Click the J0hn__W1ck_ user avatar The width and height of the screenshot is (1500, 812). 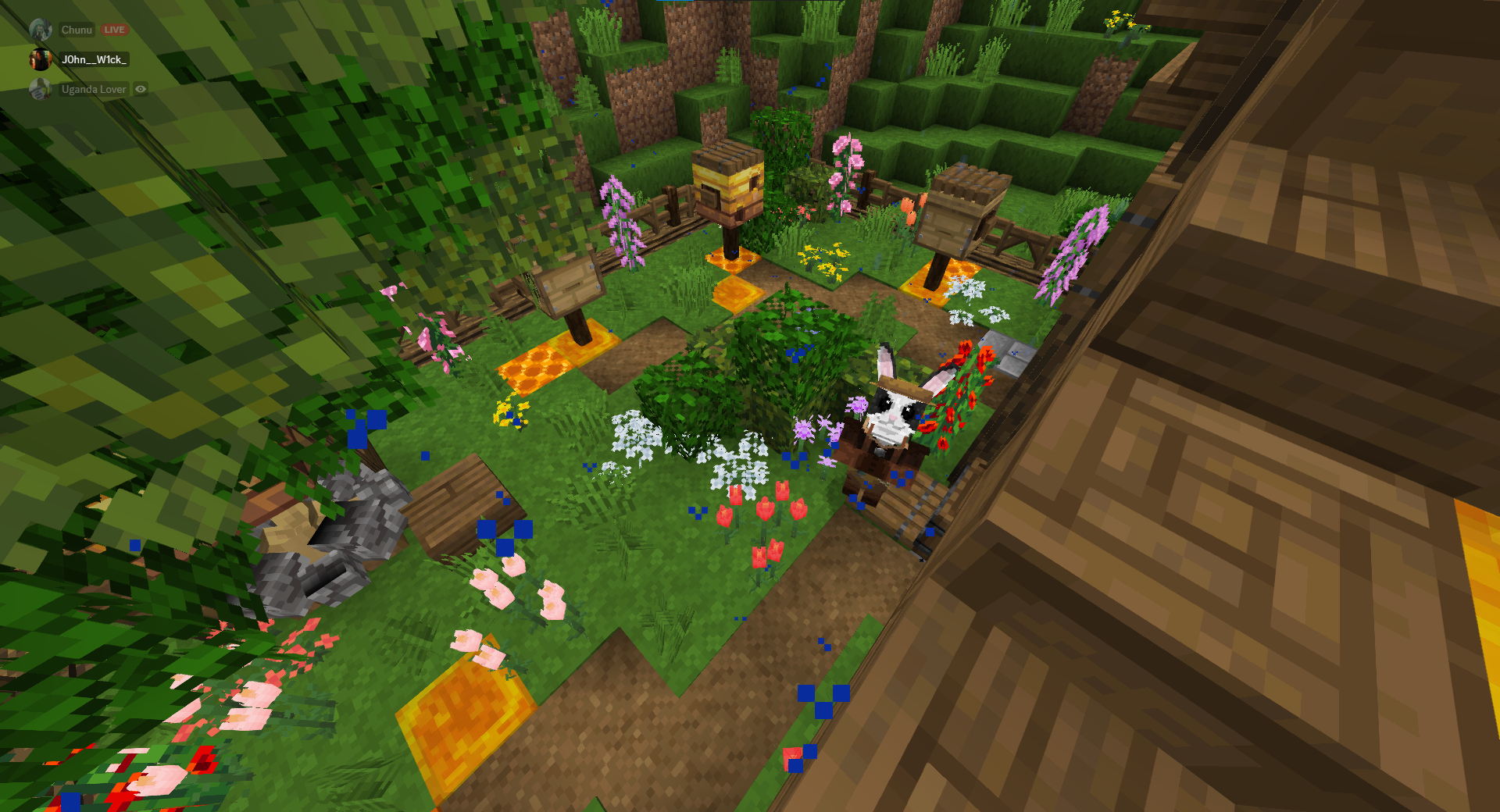(41, 59)
